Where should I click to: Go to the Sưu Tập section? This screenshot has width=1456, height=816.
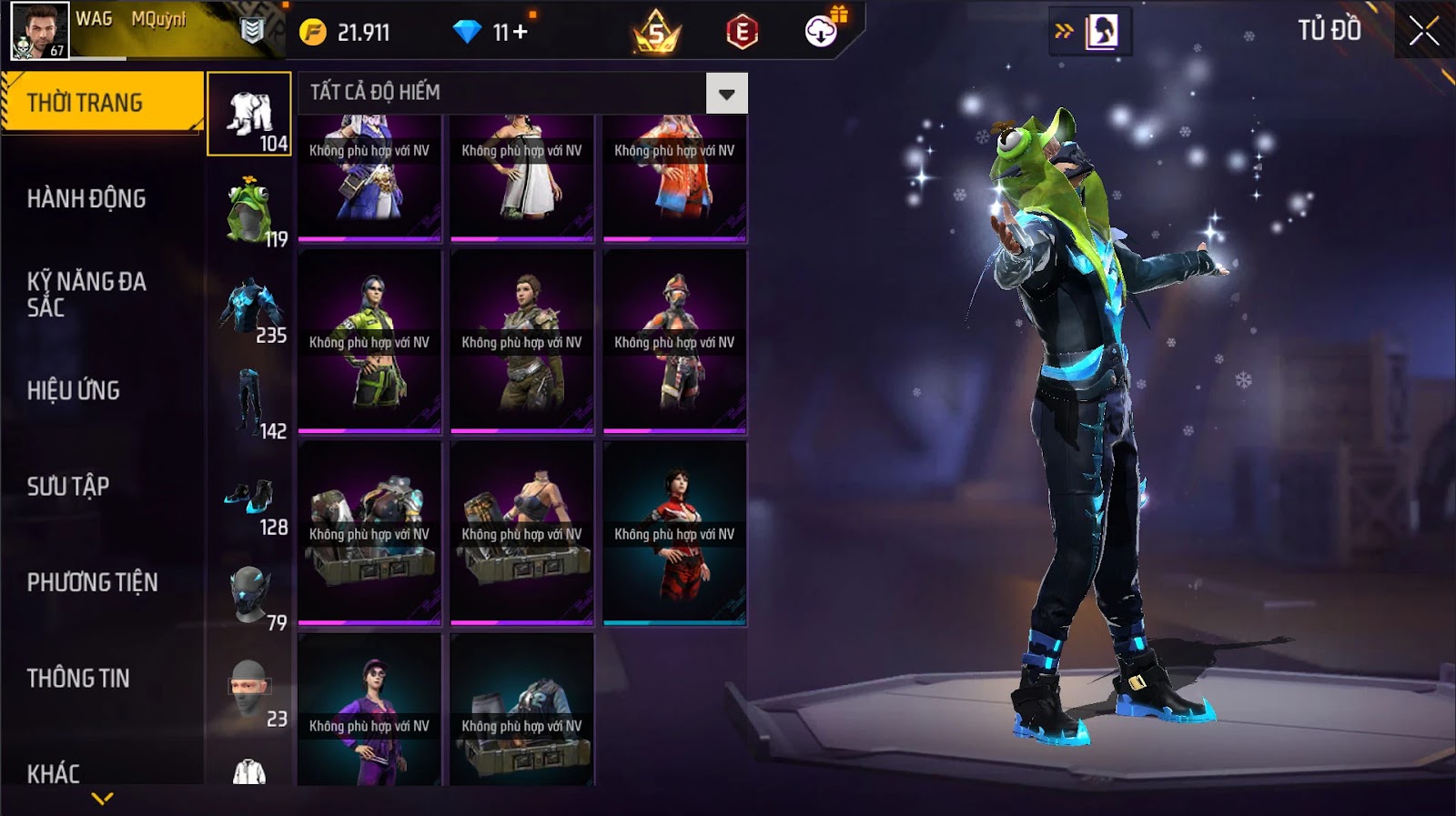68,487
